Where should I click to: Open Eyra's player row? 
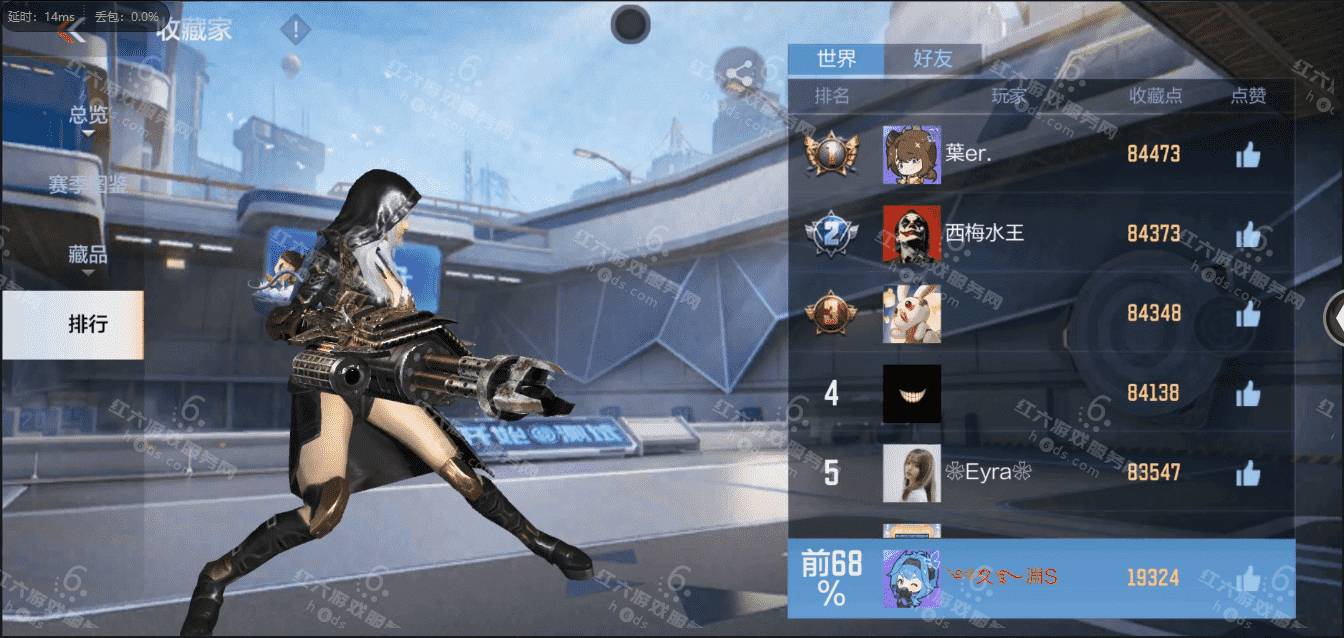(x=1040, y=473)
